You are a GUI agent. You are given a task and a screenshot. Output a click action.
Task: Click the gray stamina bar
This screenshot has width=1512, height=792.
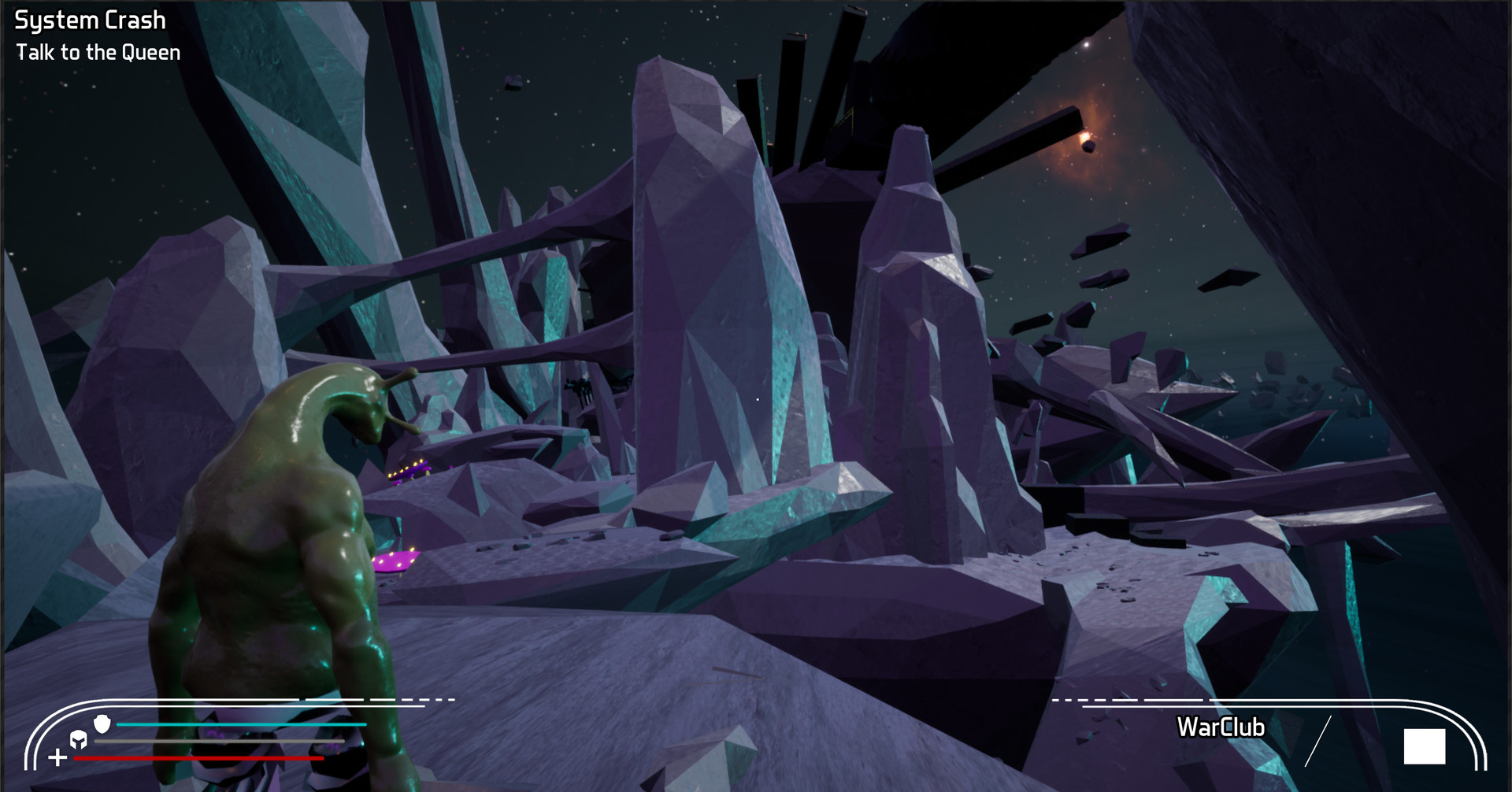(220, 741)
